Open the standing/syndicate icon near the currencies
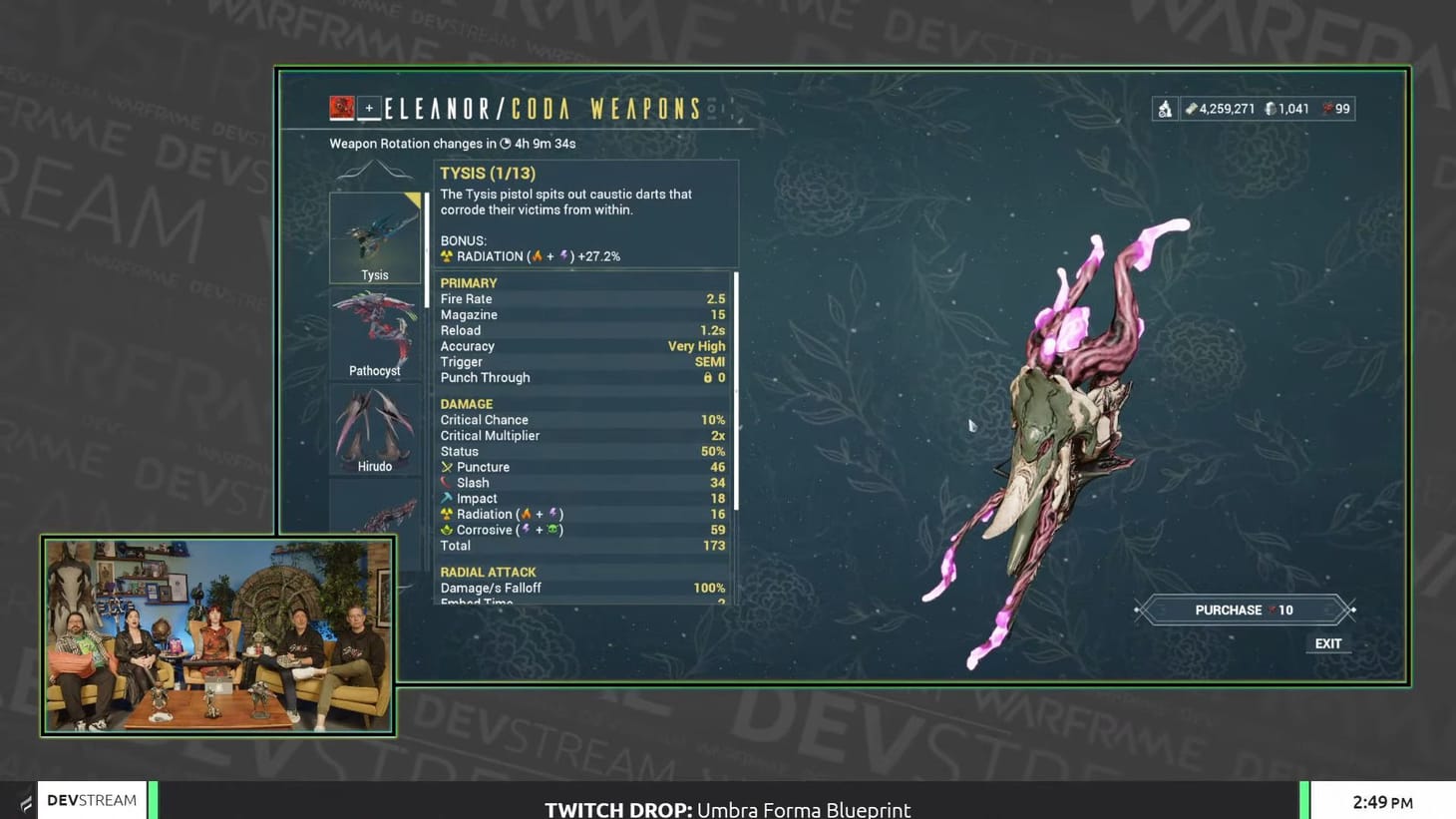The height and width of the screenshot is (819, 1456). (x=1165, y=108)
